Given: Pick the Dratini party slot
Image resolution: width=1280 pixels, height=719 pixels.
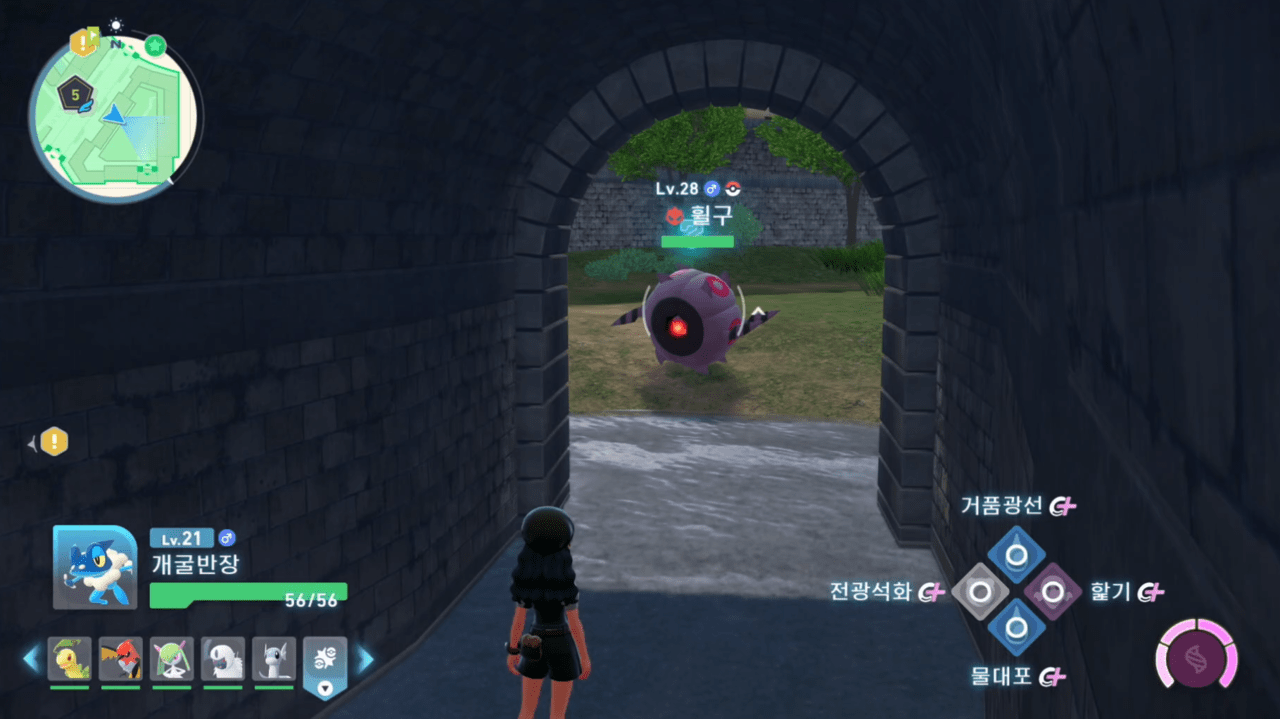Looking at the screenshot, I should tap(273, 658).
